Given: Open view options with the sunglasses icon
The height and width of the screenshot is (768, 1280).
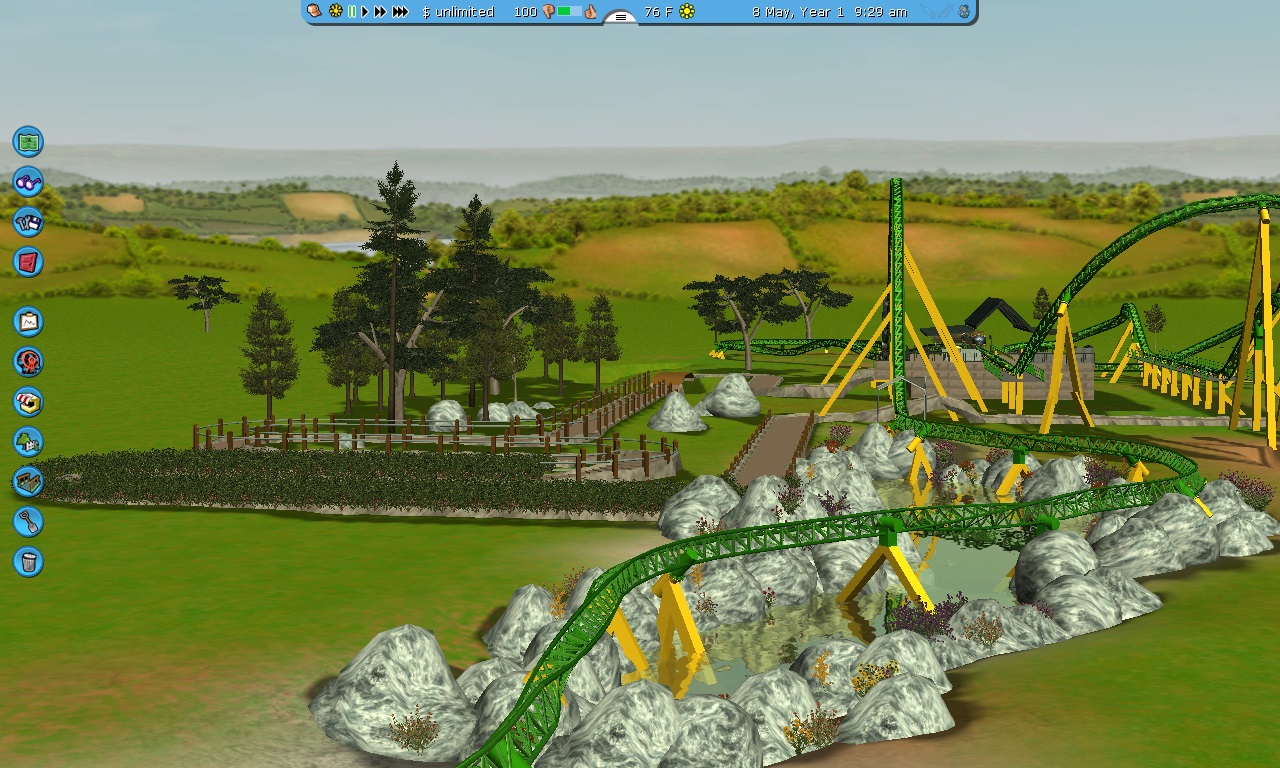Looking at the screenshot, I should (28, 182).
